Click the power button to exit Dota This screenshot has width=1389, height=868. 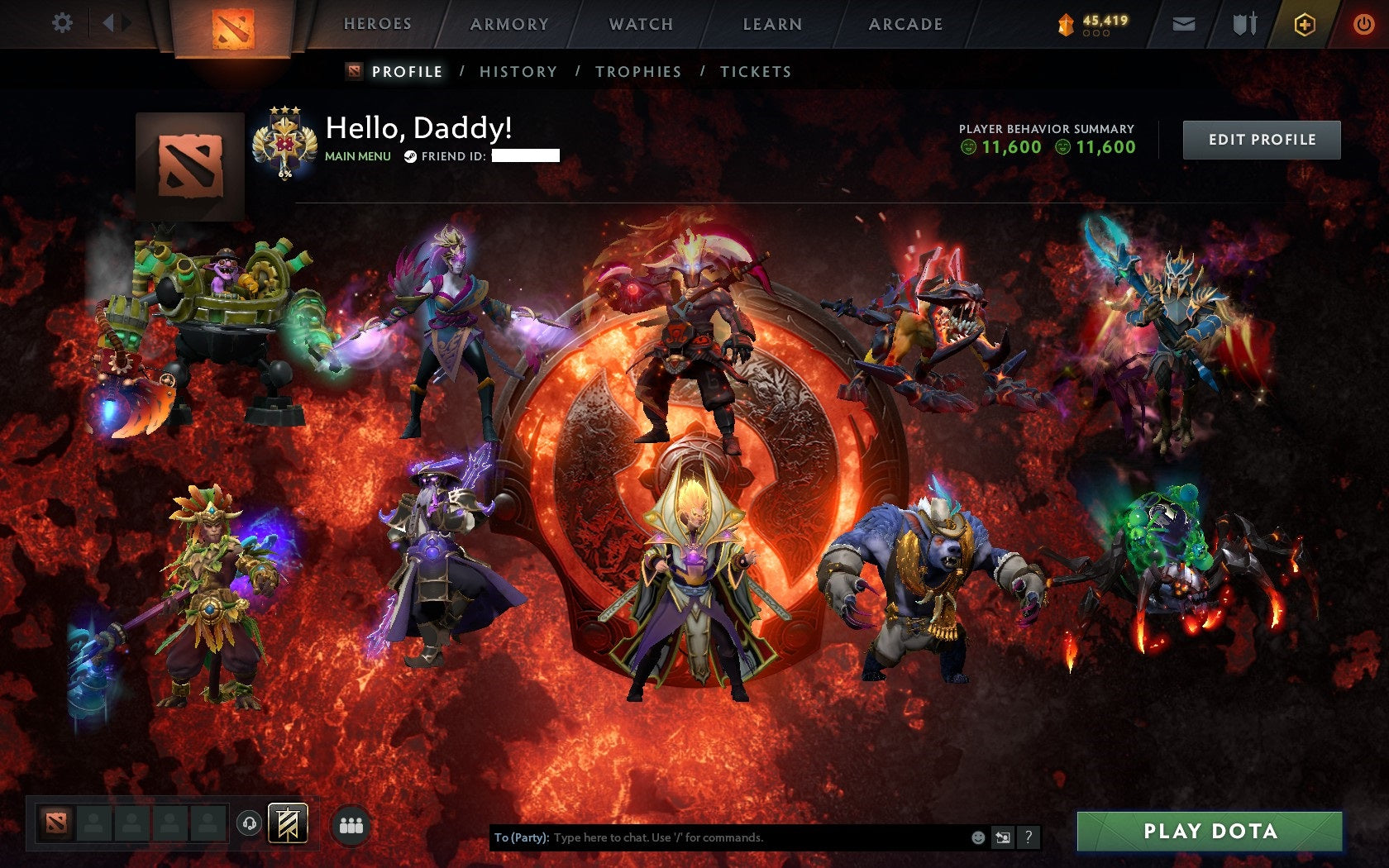1363,23
